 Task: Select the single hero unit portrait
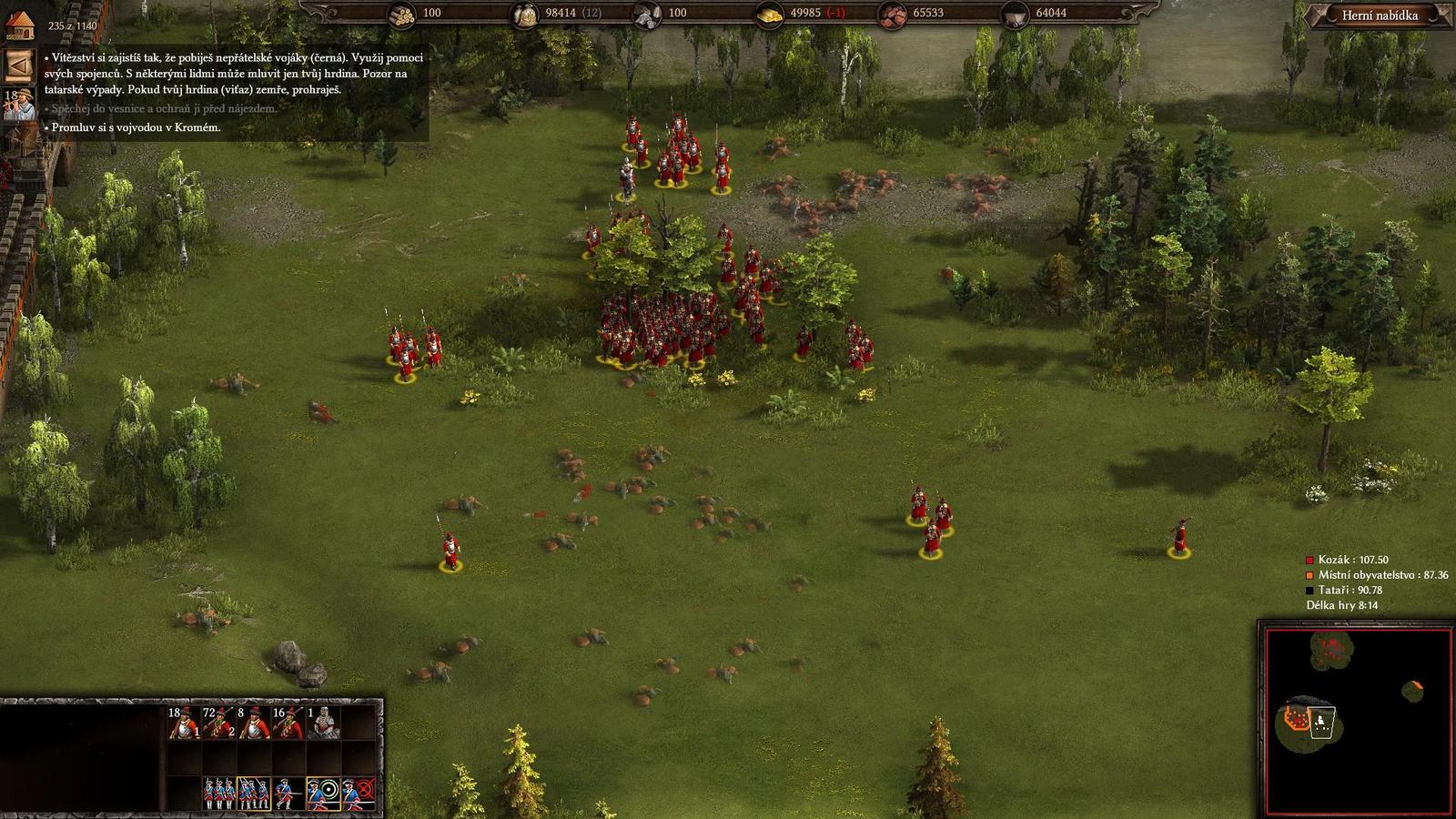[x=323, y=722]
